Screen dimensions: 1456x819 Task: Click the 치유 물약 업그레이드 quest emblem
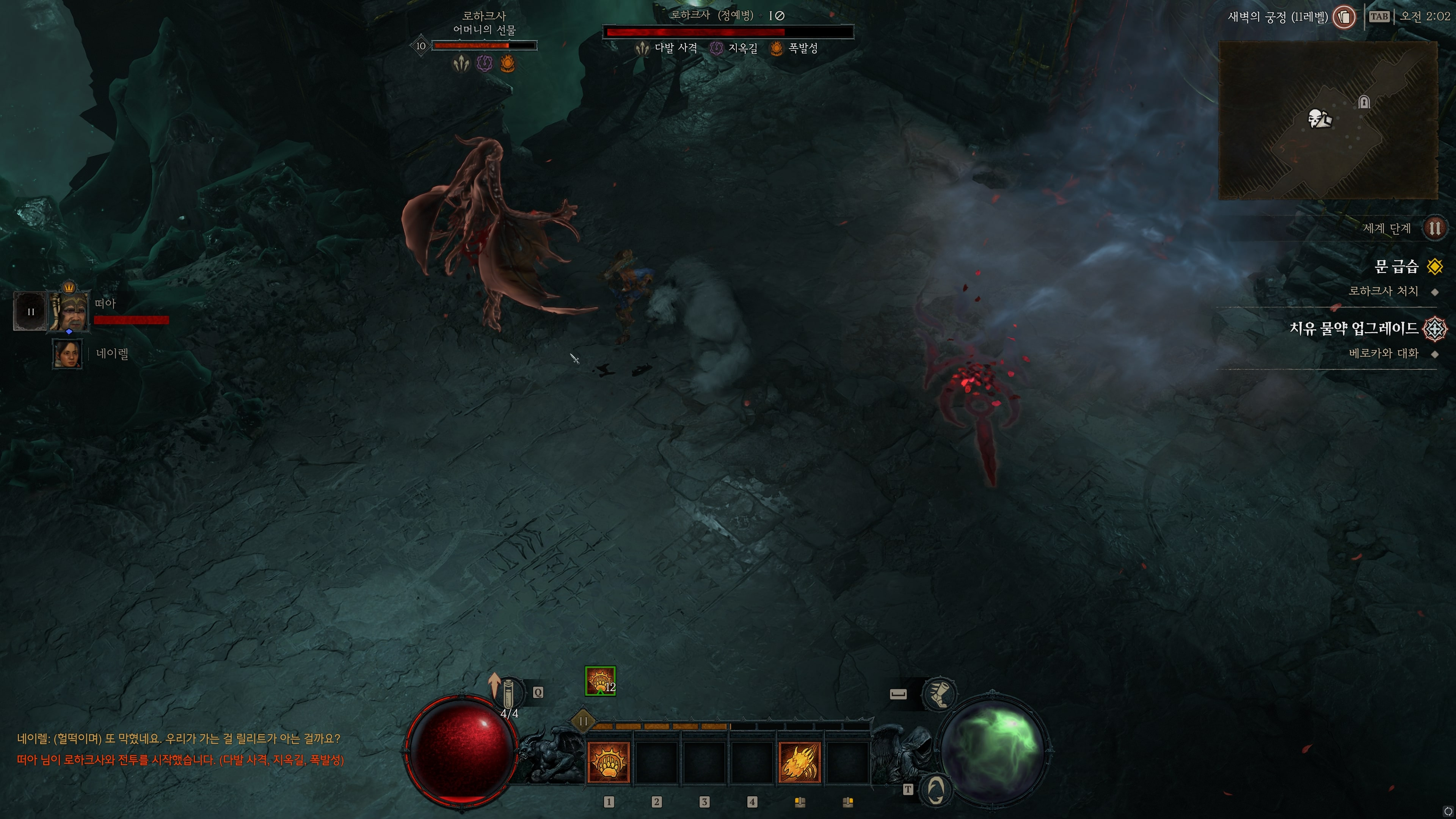pos(1435,329)
